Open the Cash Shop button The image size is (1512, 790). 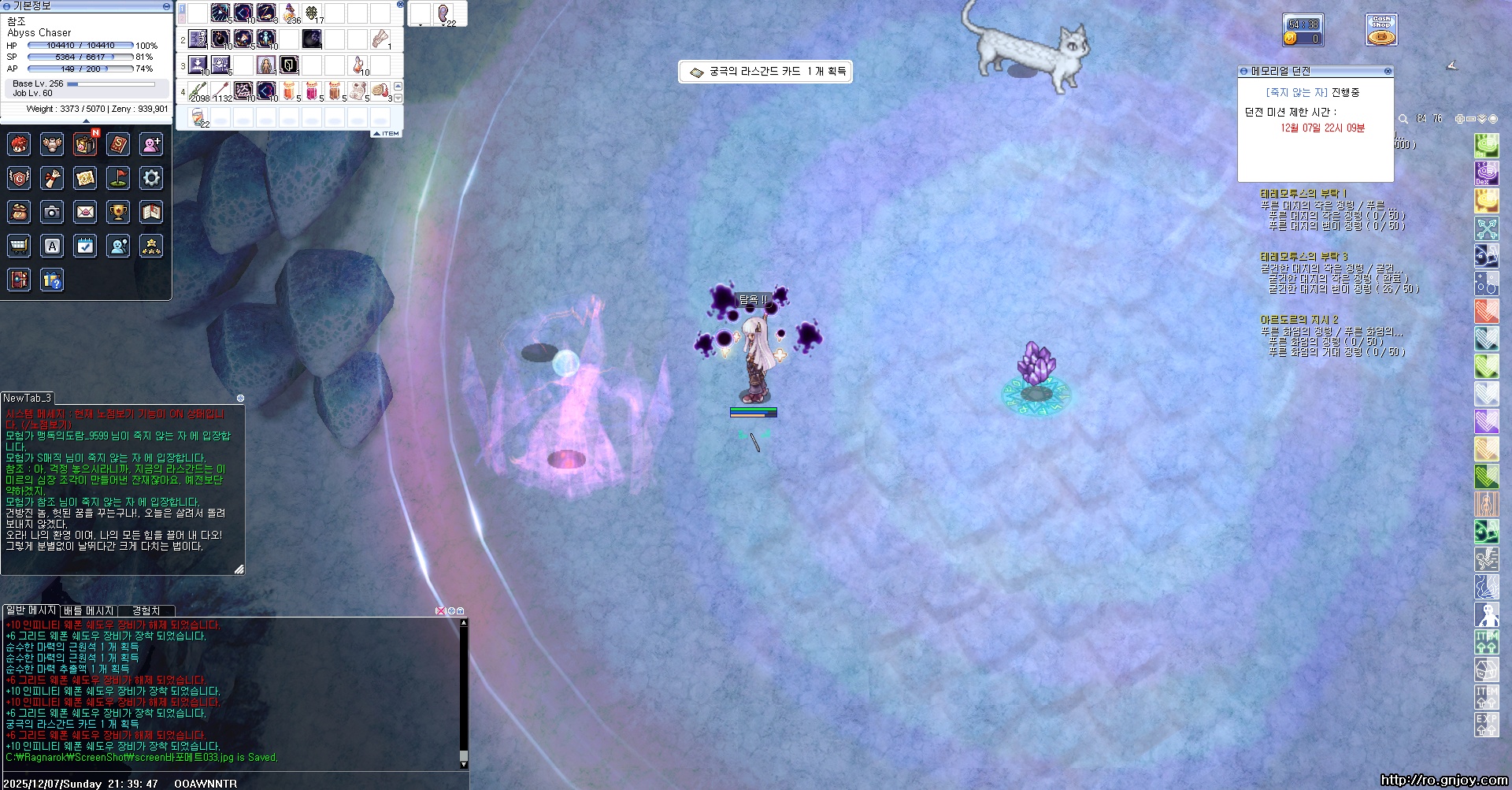(x=1381, y=30)
